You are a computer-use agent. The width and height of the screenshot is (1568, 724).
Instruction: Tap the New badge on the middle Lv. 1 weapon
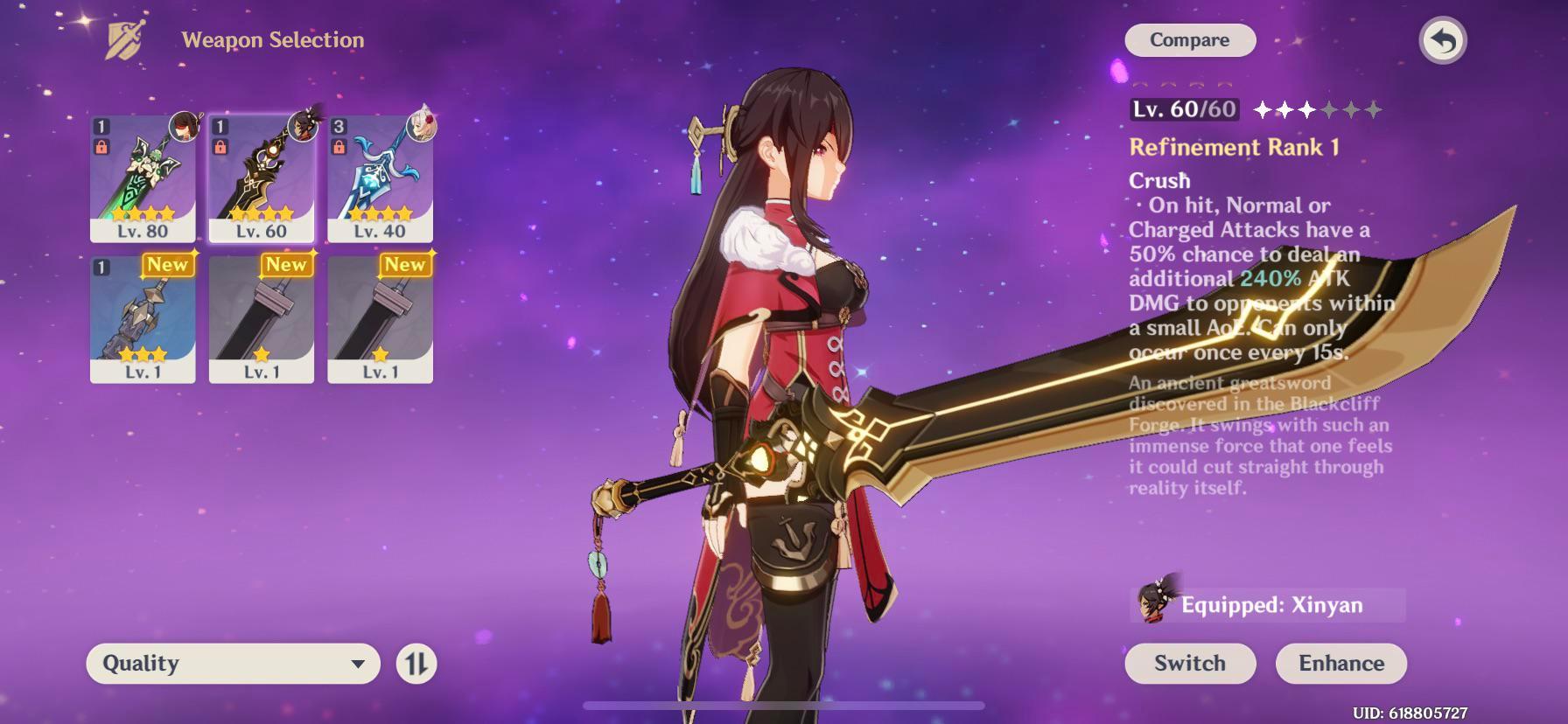[287, 265]
